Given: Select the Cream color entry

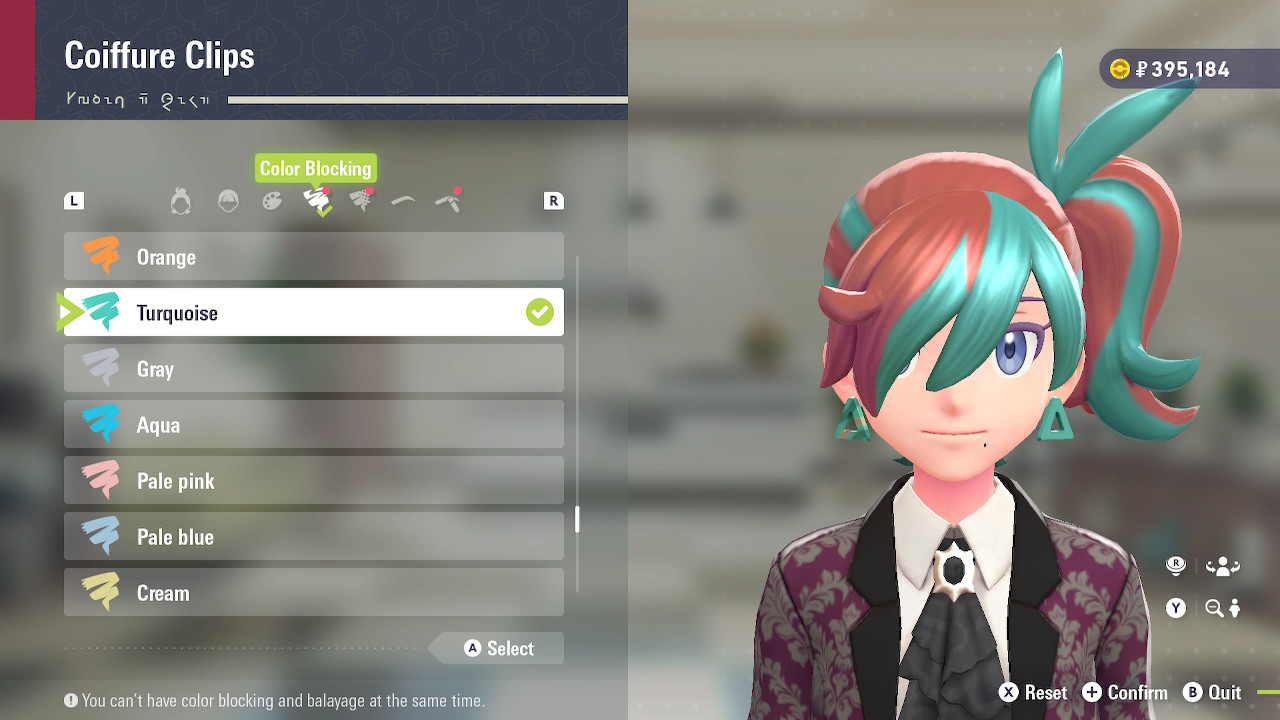Looking at the screenshot, I should (313, 593).
